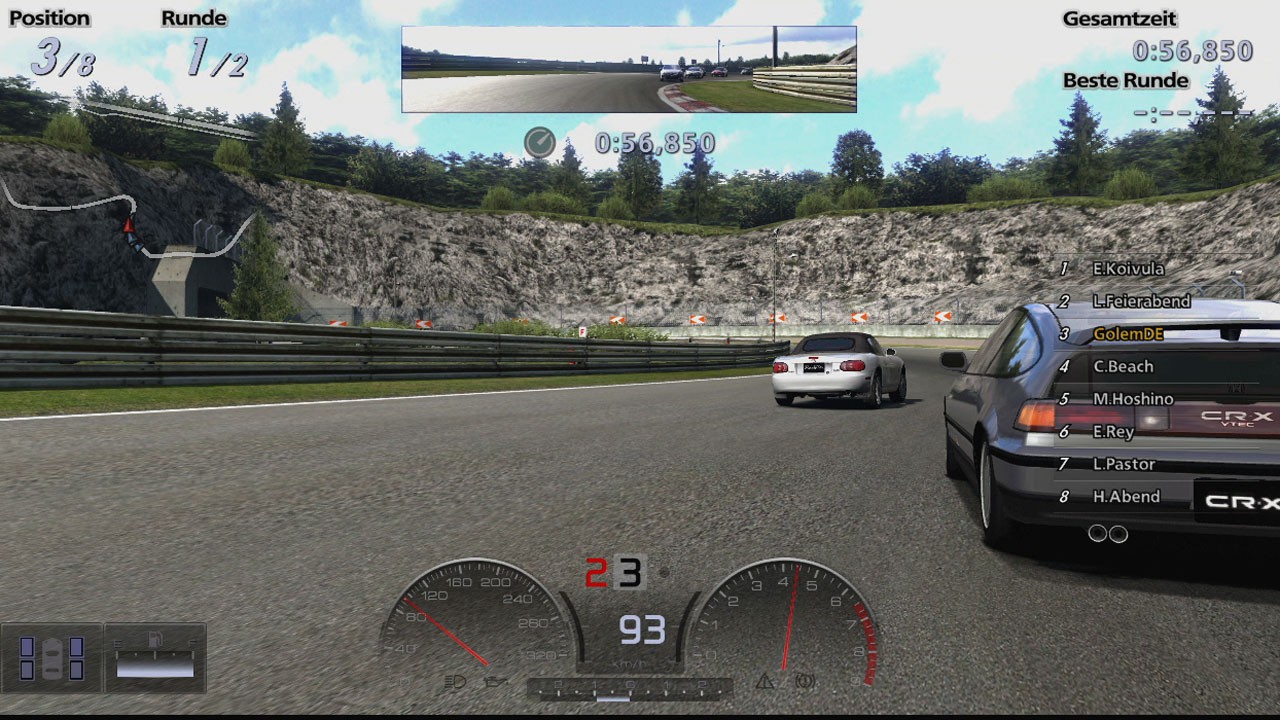Click the car diagram in the tire wear panel
The image size is (1280, 720).
click(x=53, y=659)
